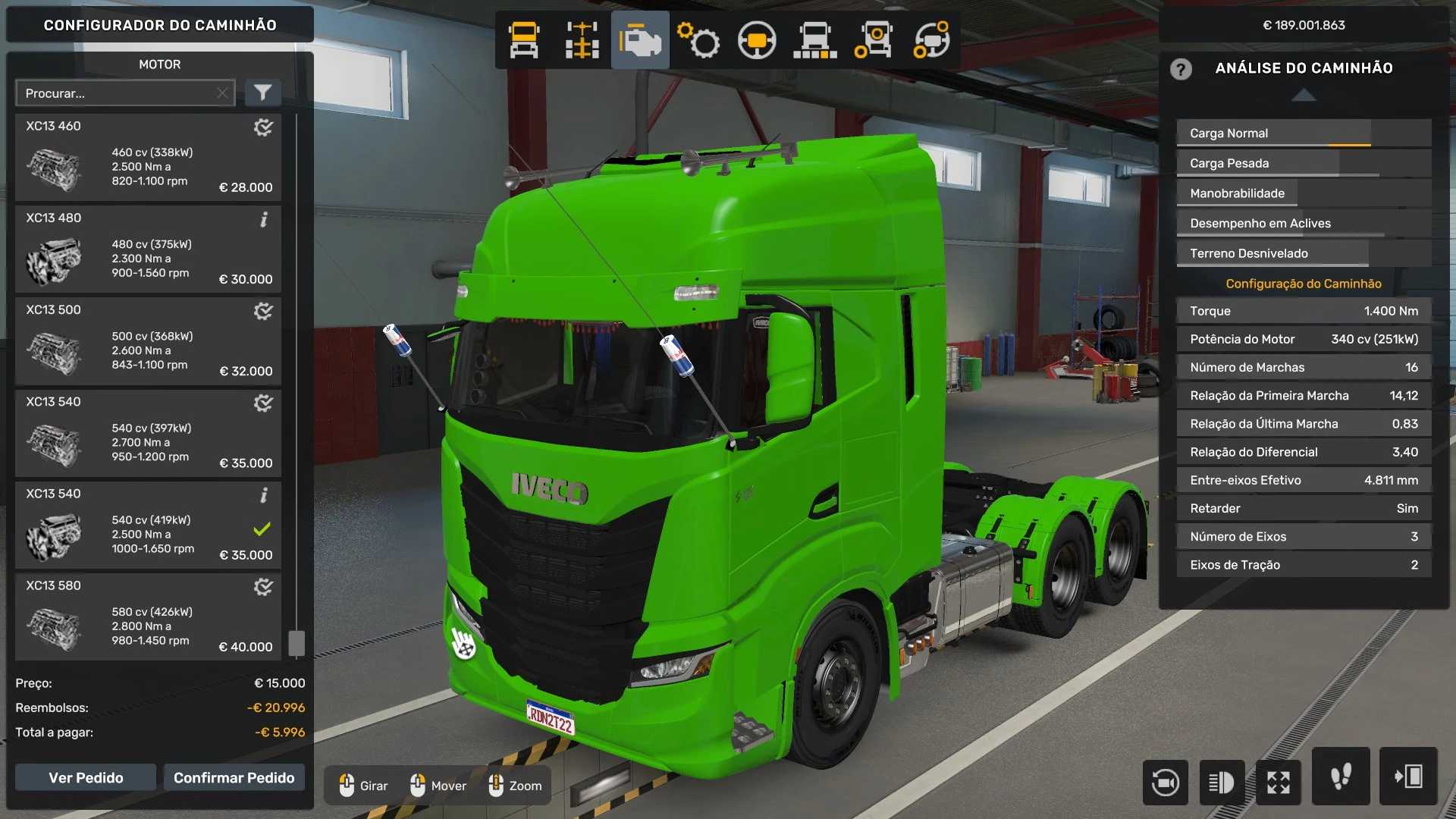Collapse the truck analysis panel arrow
This screenshot has height=819, width=1456.
tap(1304, 95)
